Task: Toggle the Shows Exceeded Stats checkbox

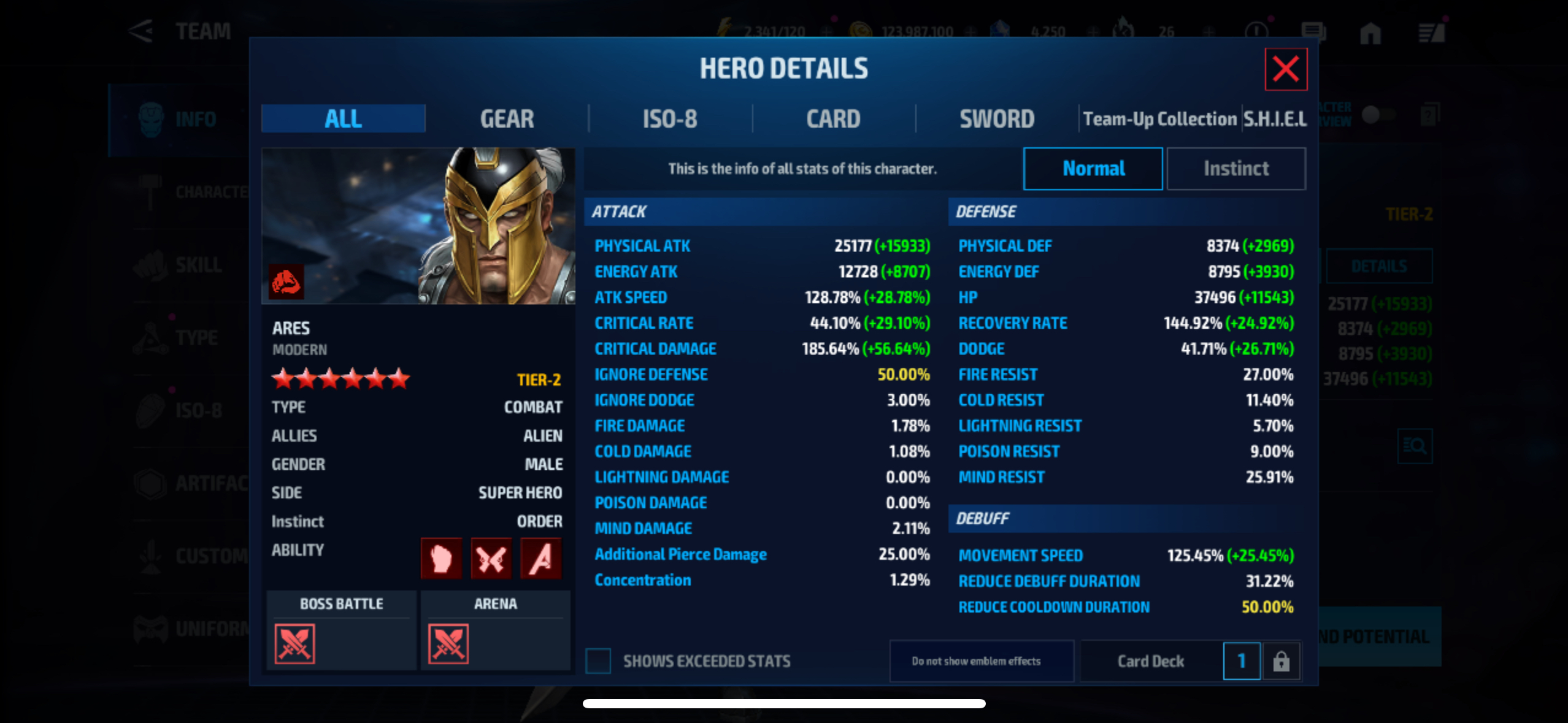Action: coord(598,661)
